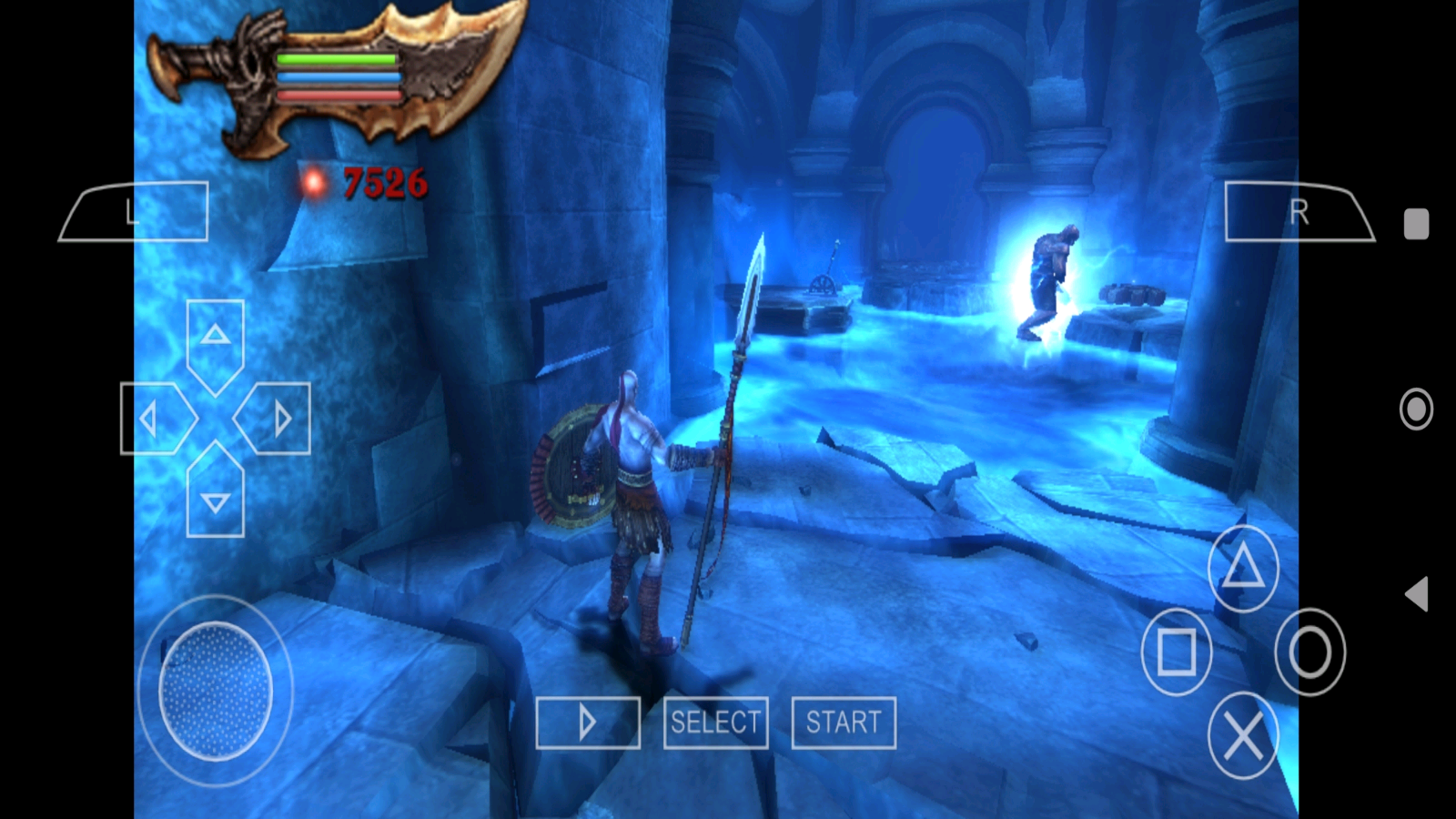Go back with Android back arrow

coord(1416,594)
